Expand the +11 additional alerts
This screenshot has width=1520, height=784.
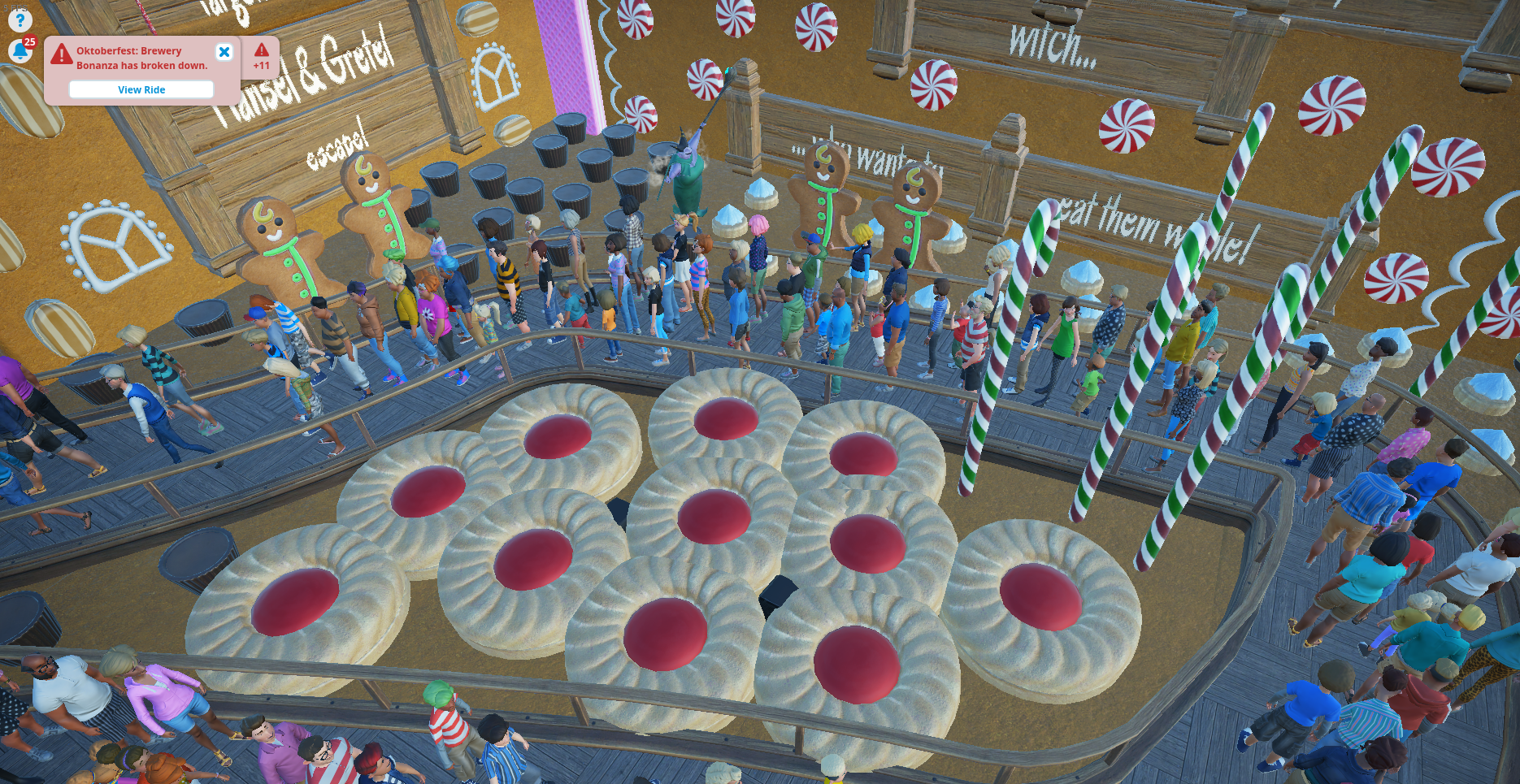pos(261,57)
